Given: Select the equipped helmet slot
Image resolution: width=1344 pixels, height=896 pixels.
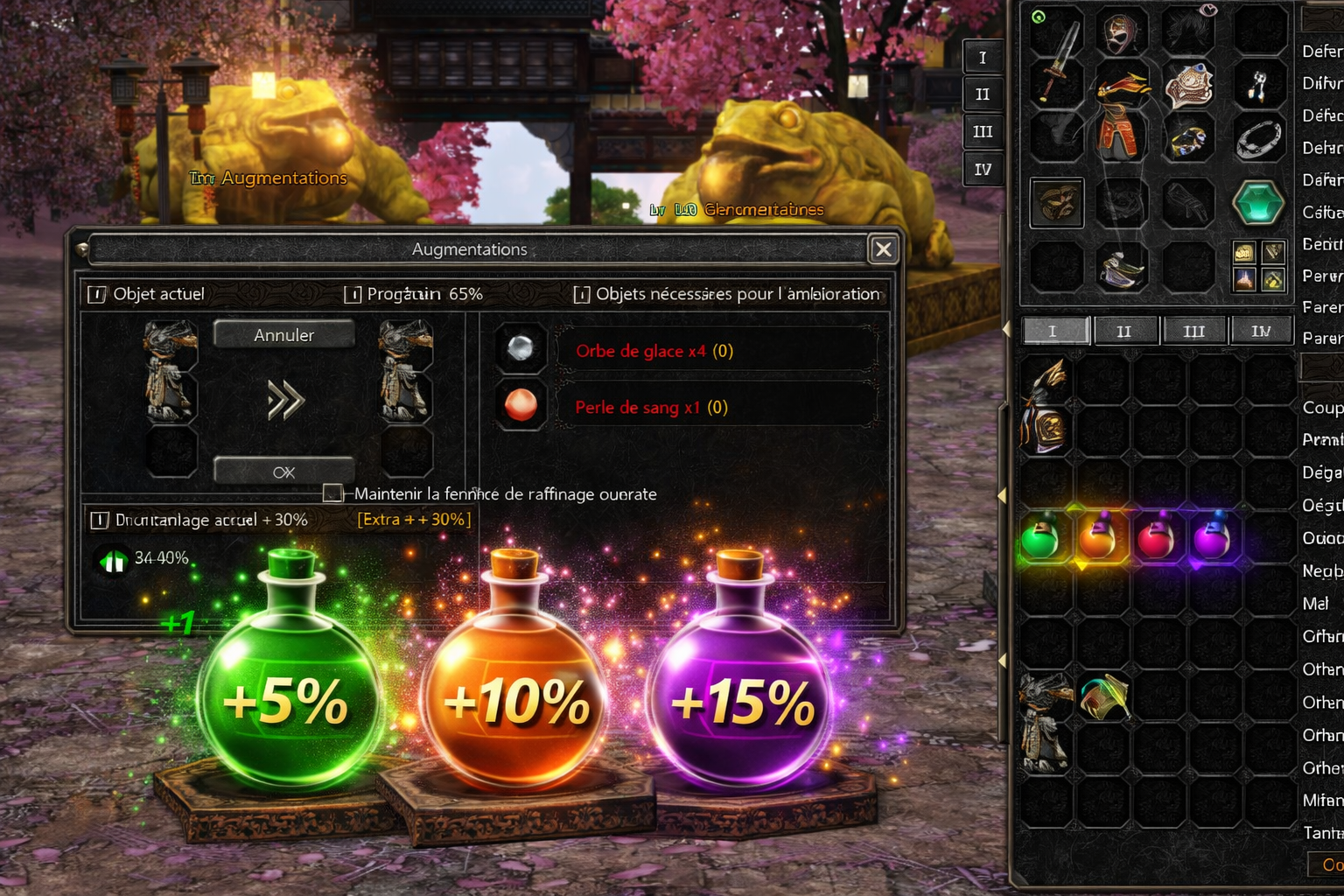Looking at the screenshot, I should tap(1122, 35).
